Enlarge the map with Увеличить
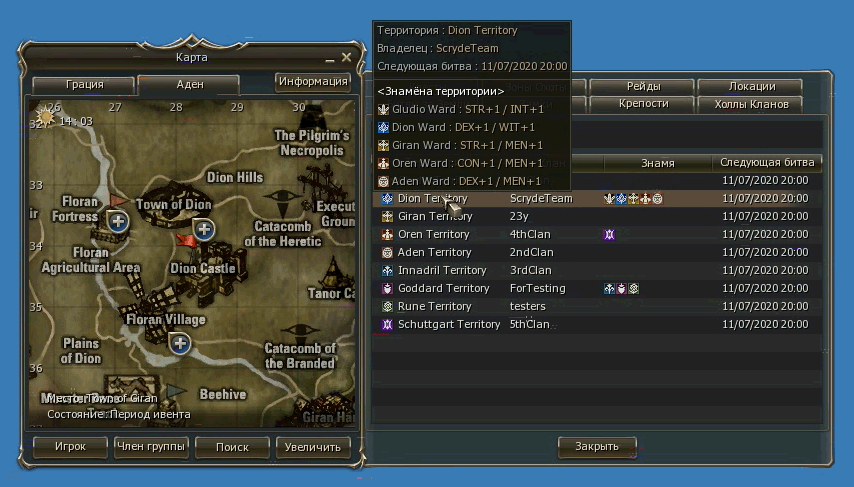This screenshot has height=487, width=854. tap(313, 447)
